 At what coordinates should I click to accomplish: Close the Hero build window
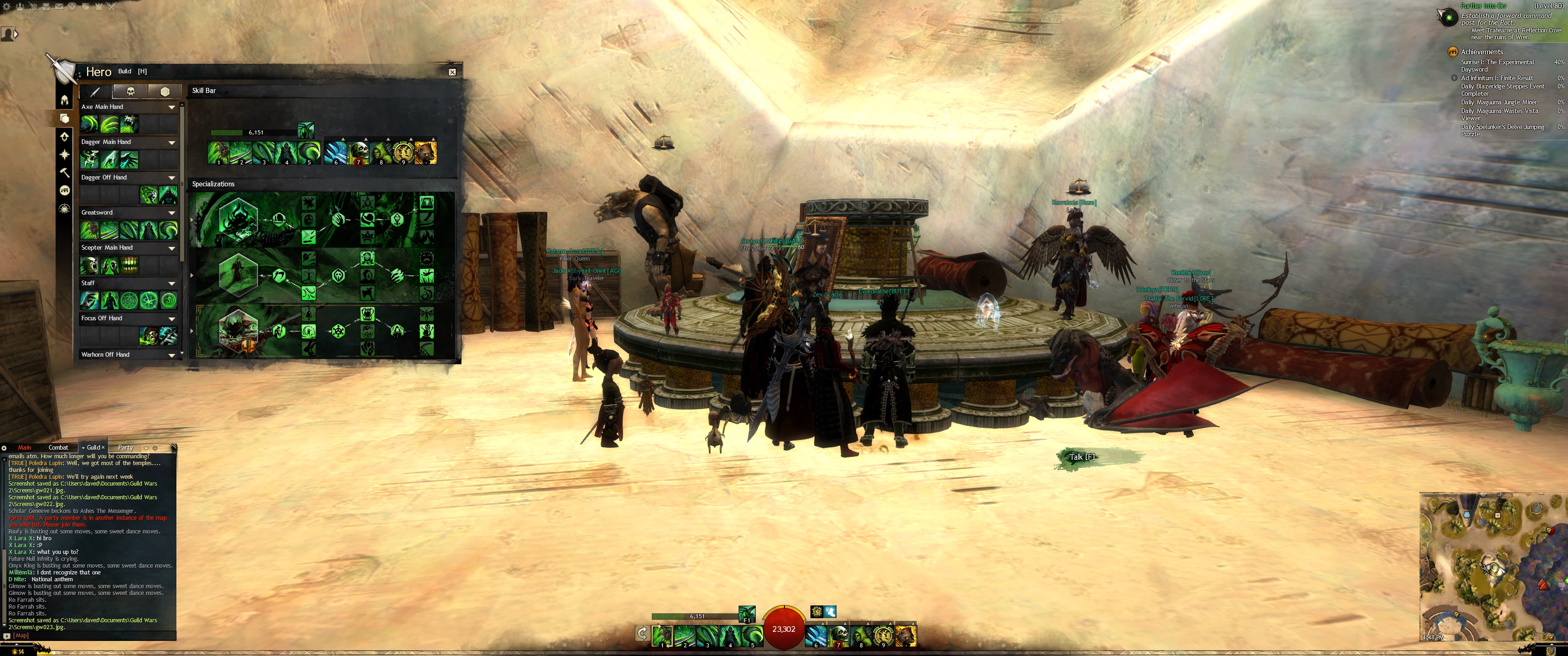click(452, 72)
